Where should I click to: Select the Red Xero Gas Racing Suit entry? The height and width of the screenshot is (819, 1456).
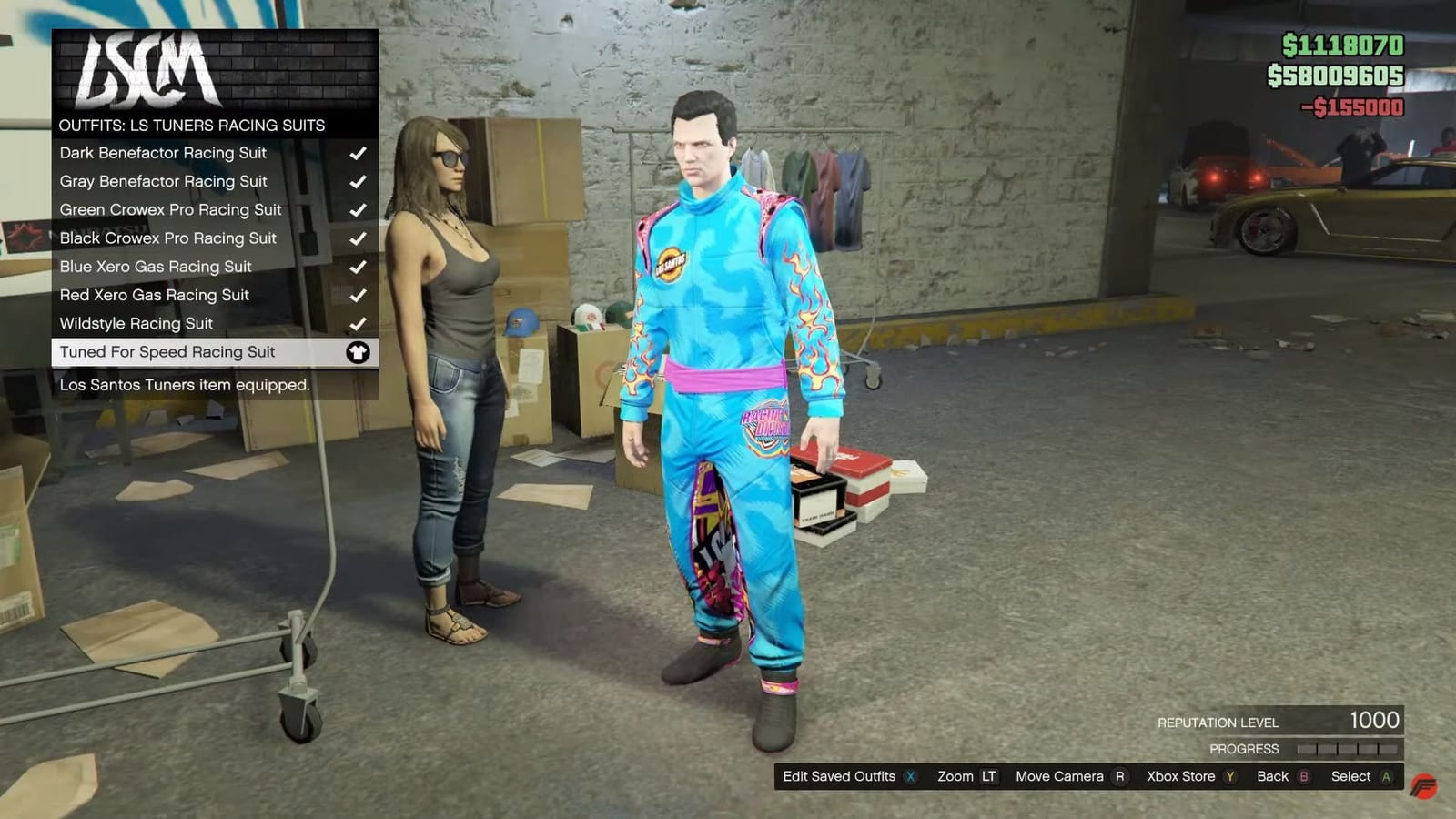[x=155, y=295]
